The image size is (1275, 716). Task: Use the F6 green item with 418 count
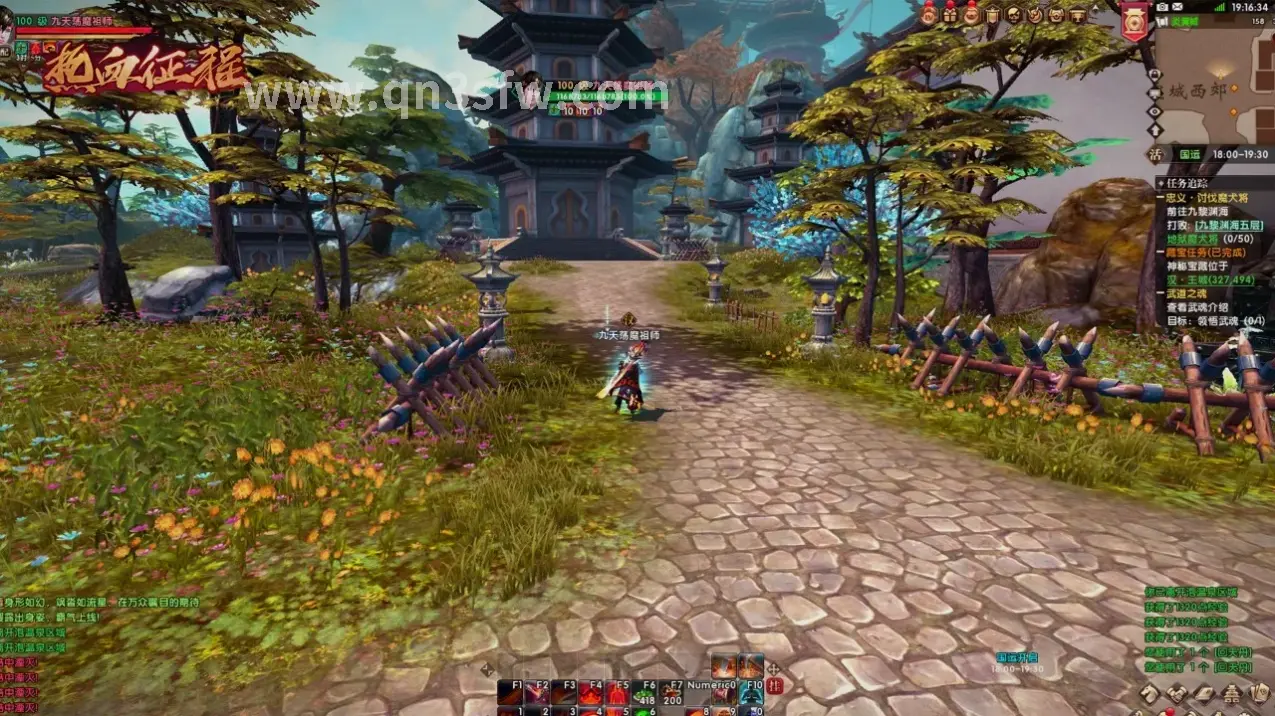click(643, 692)
